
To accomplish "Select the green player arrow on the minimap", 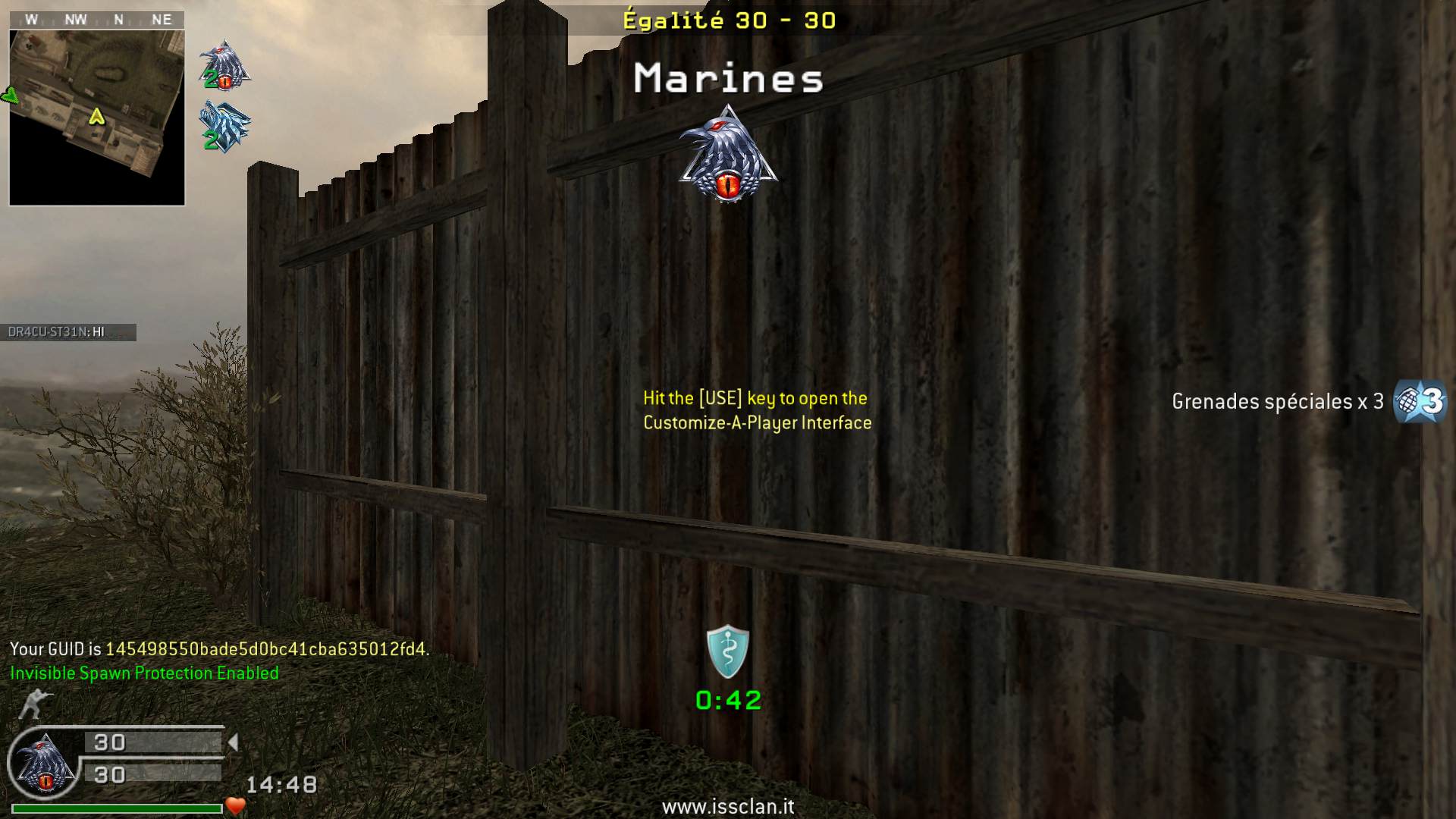I will coord(96,116).
